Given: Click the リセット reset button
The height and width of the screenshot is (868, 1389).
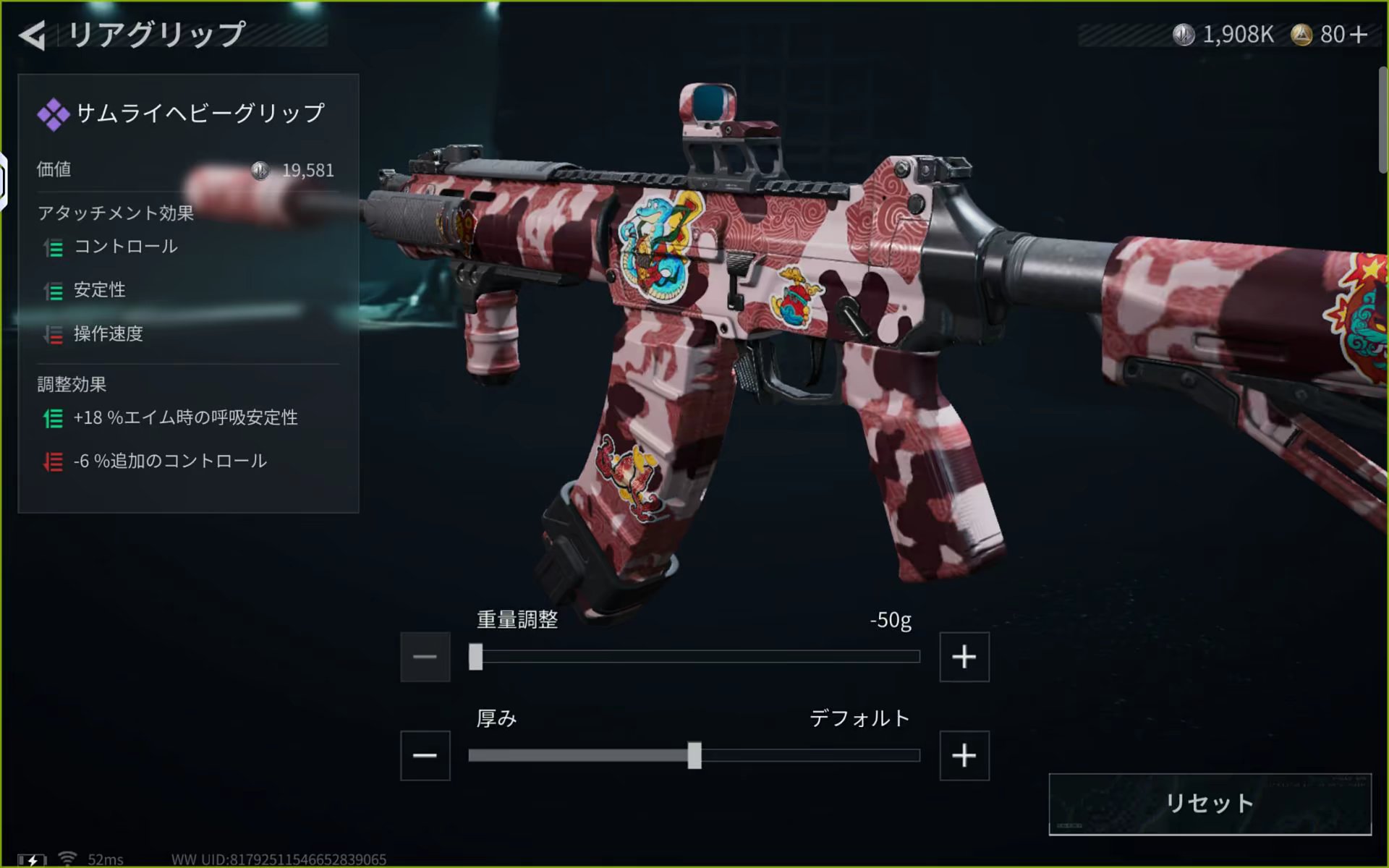Looking at the screenshot, I should pyautogui.click(x=1210, y=804).
